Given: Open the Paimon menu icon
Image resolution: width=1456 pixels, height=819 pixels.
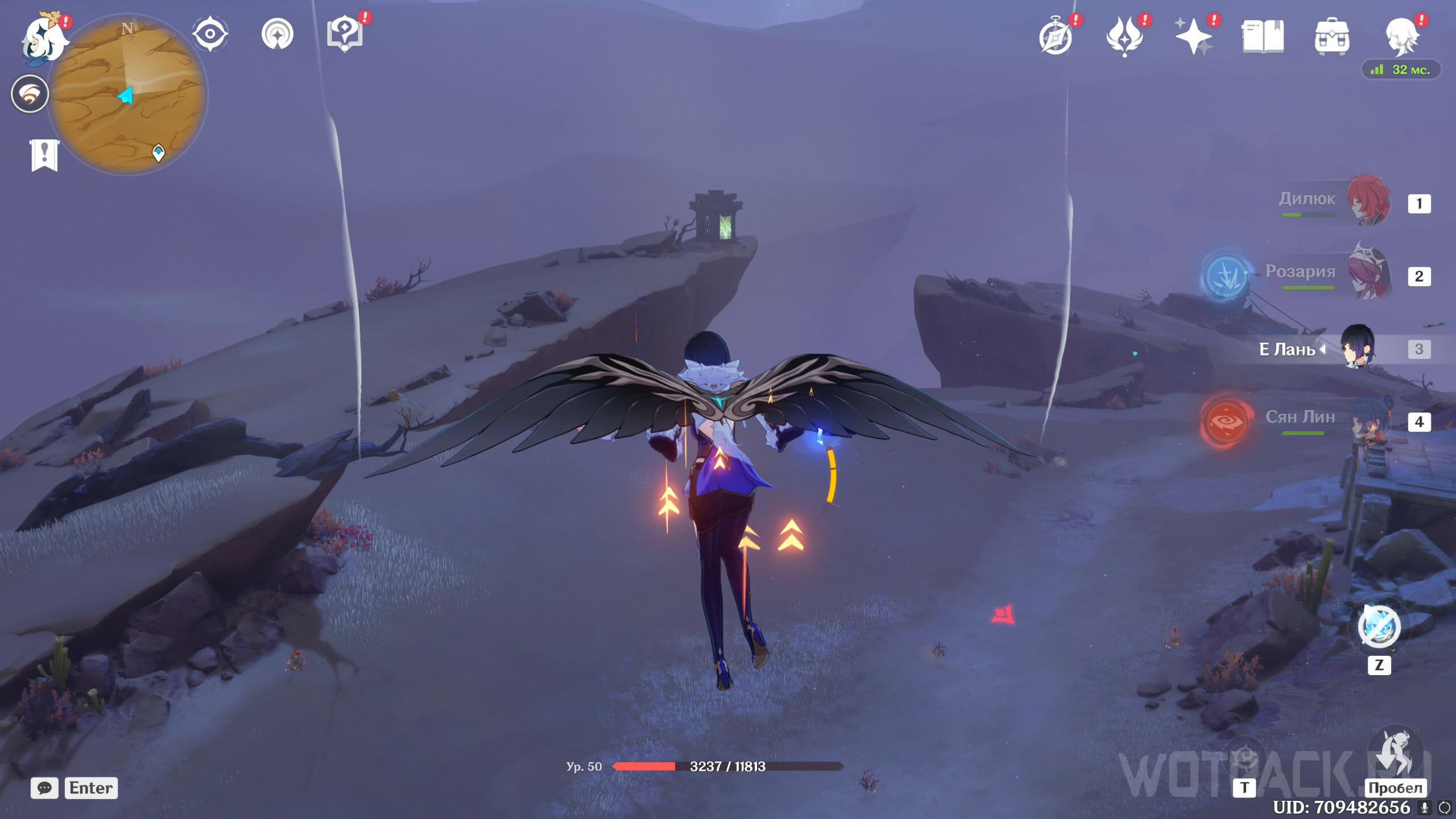Looking at the screenshot, I should click(x=43, y=39).
